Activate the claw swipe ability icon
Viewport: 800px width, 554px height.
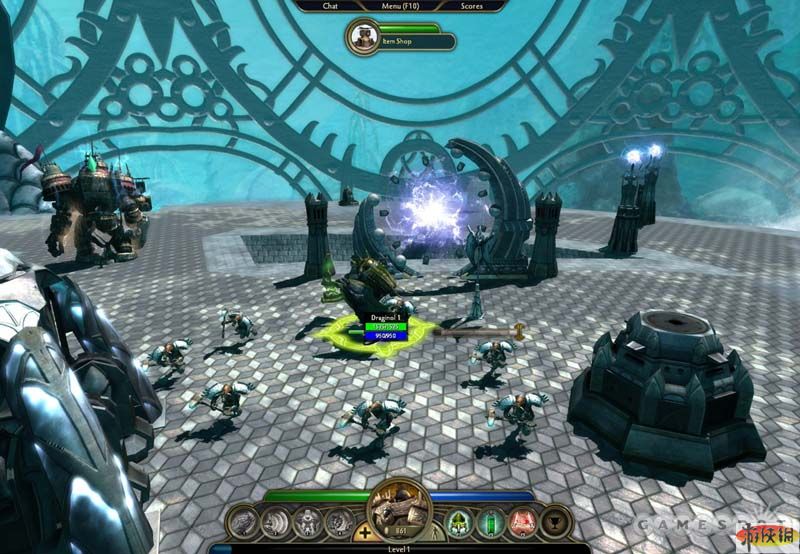(x=275, y=521)
